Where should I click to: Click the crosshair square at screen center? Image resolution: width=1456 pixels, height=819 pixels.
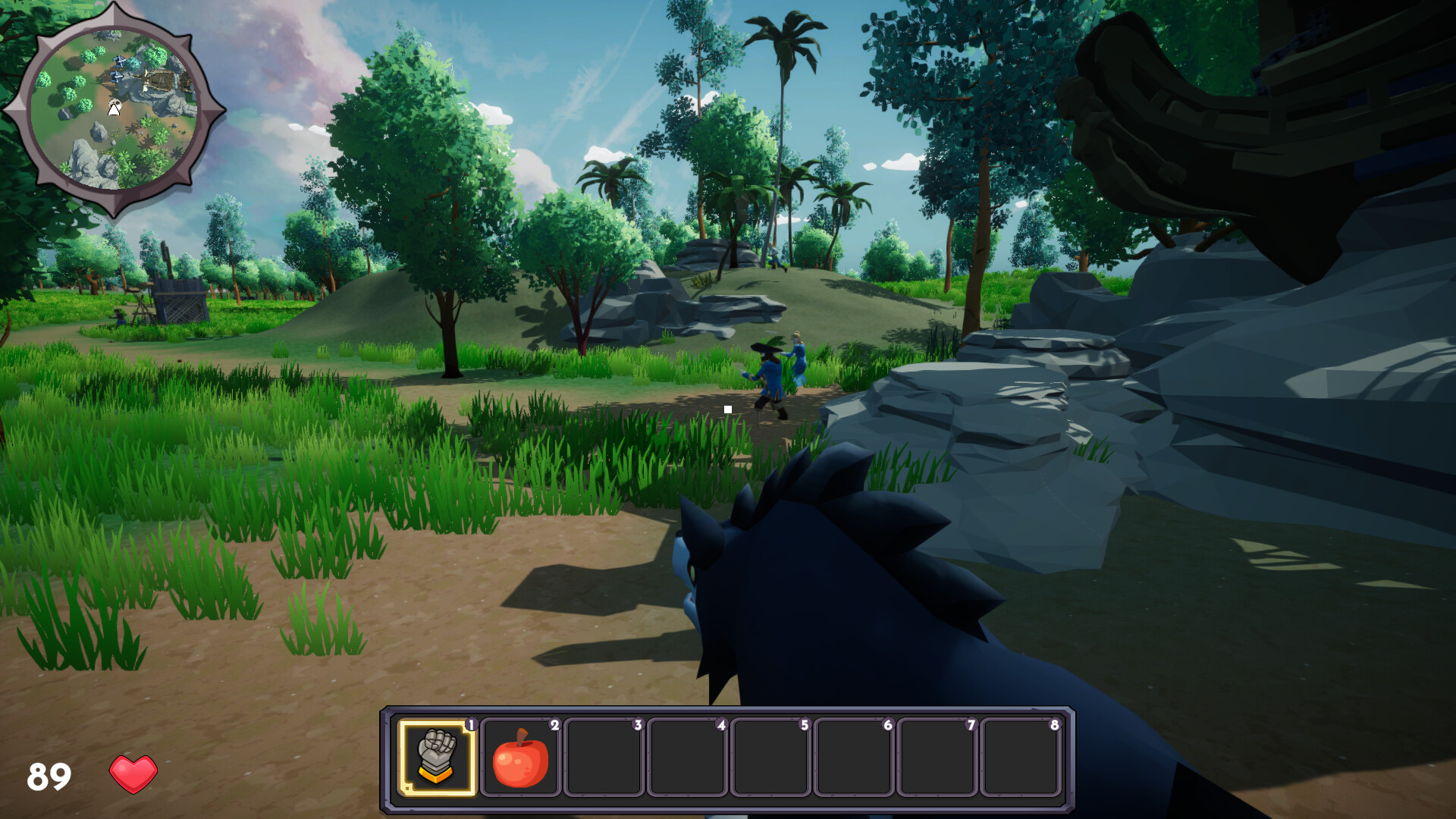click(x=728, y=409)
